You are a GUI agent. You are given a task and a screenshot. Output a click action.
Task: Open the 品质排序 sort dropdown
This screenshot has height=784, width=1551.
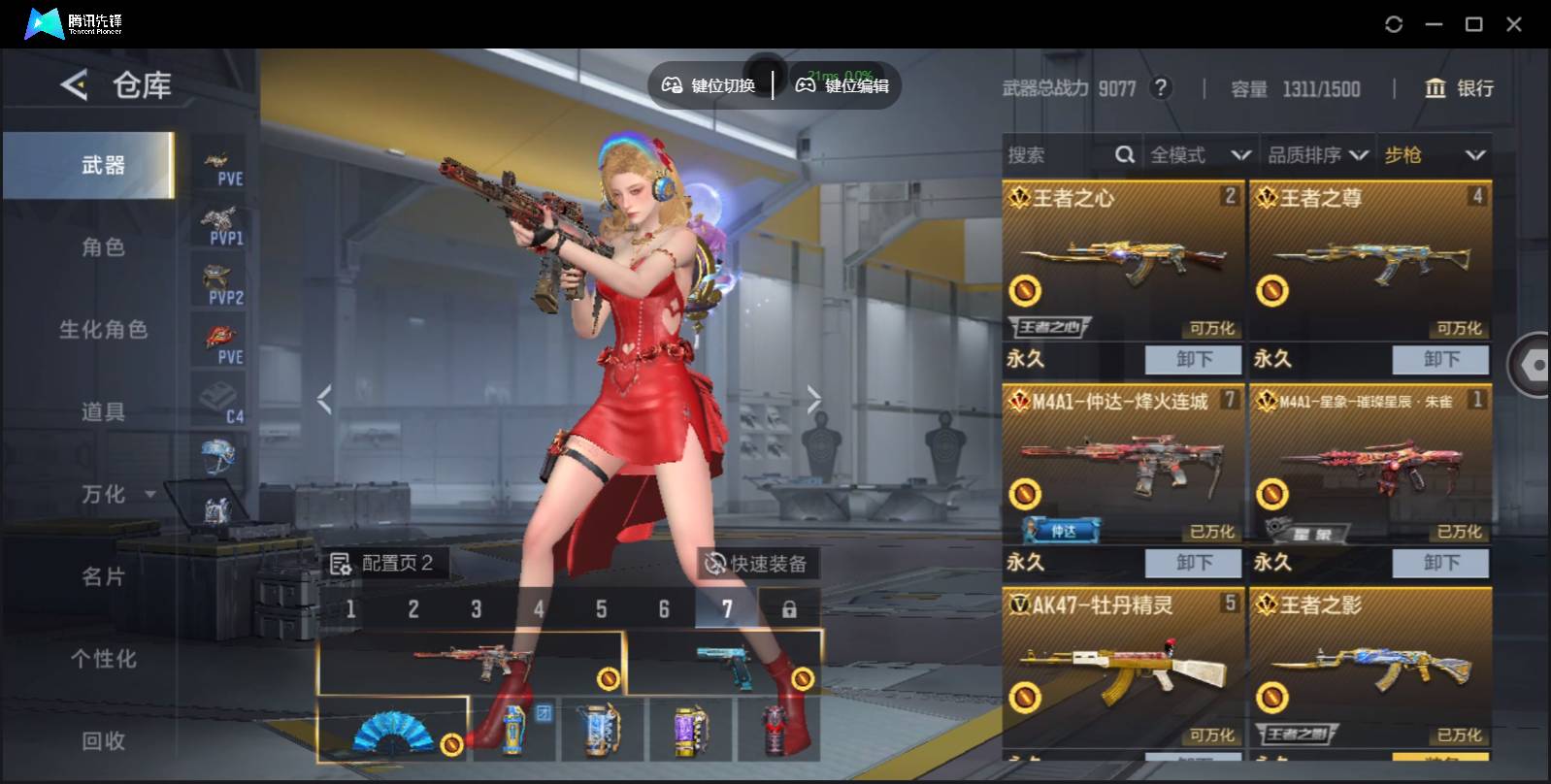click(1317, 155)
